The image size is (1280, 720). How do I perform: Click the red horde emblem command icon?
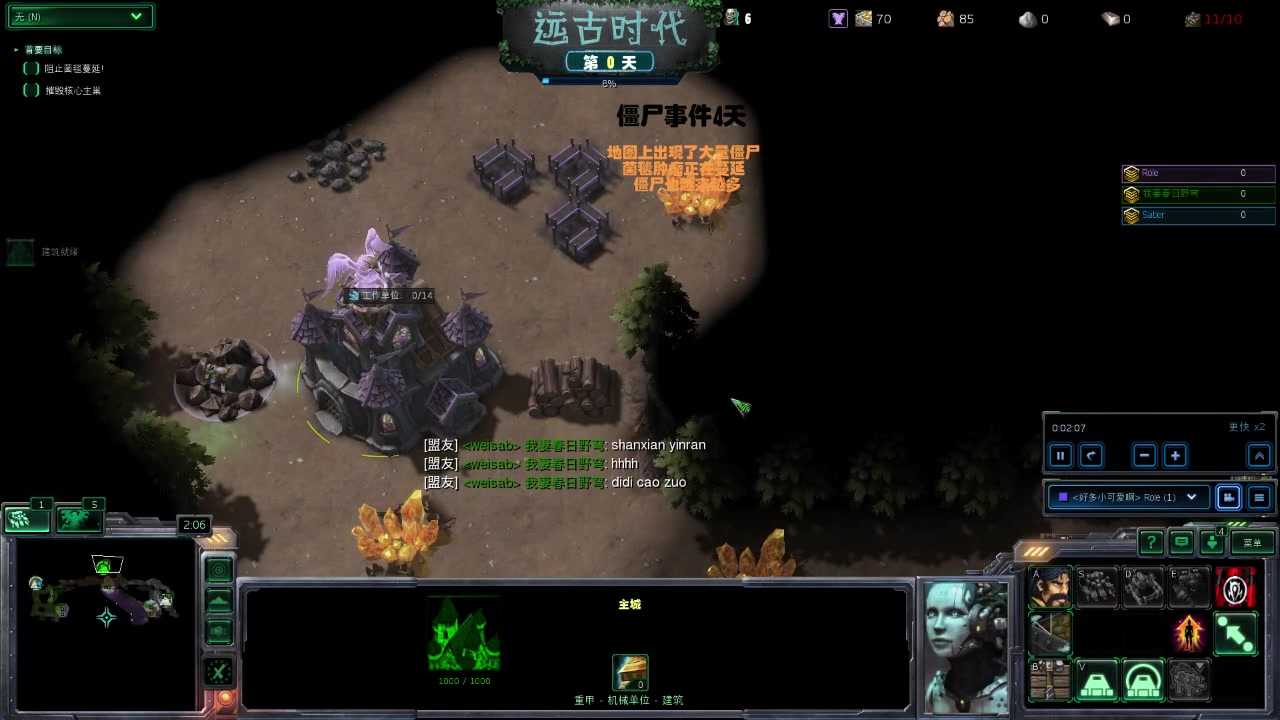(1236, 588)
